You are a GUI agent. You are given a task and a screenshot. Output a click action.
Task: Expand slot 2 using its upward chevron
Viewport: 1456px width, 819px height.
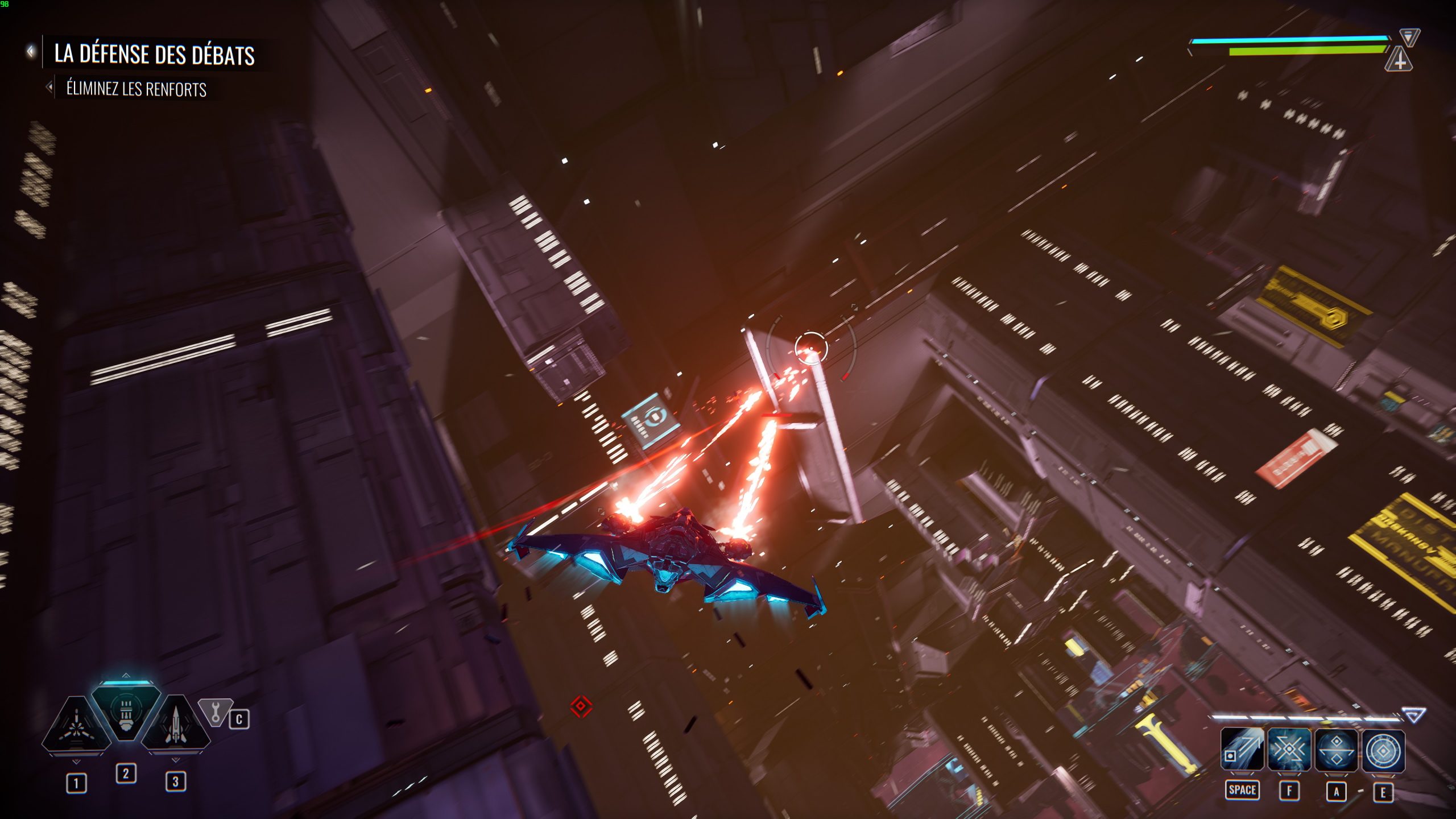click(x=126, y=676)
